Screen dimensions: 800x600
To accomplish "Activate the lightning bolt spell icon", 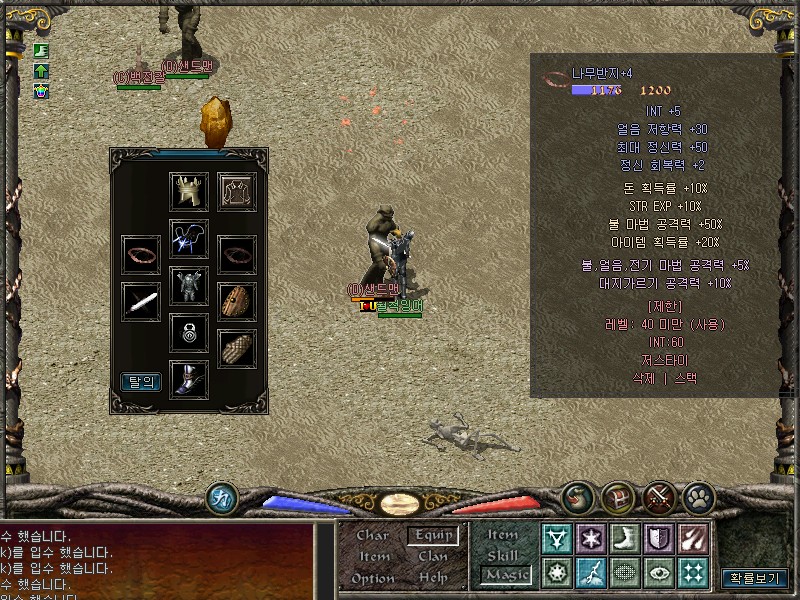I will (x=589, y=573).
